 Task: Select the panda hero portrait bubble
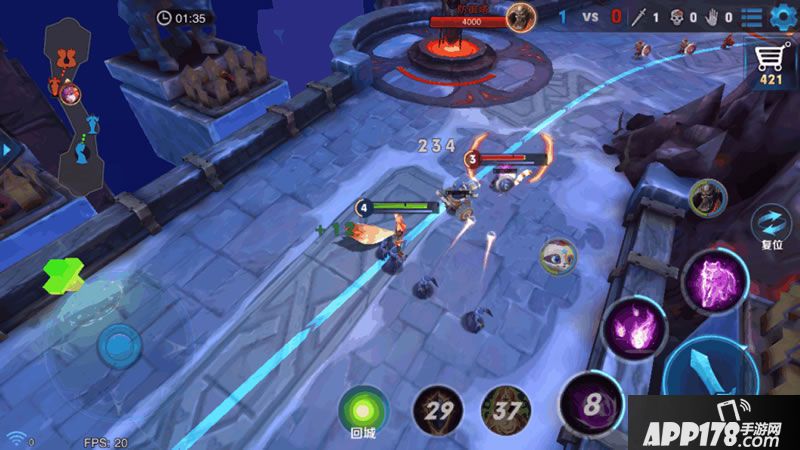(x=558, y=257)
